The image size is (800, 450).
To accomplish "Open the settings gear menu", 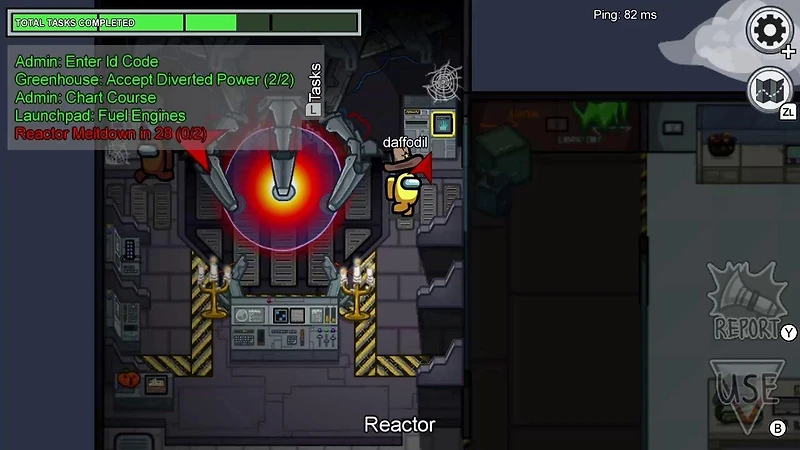I will [x=770, y=31].
